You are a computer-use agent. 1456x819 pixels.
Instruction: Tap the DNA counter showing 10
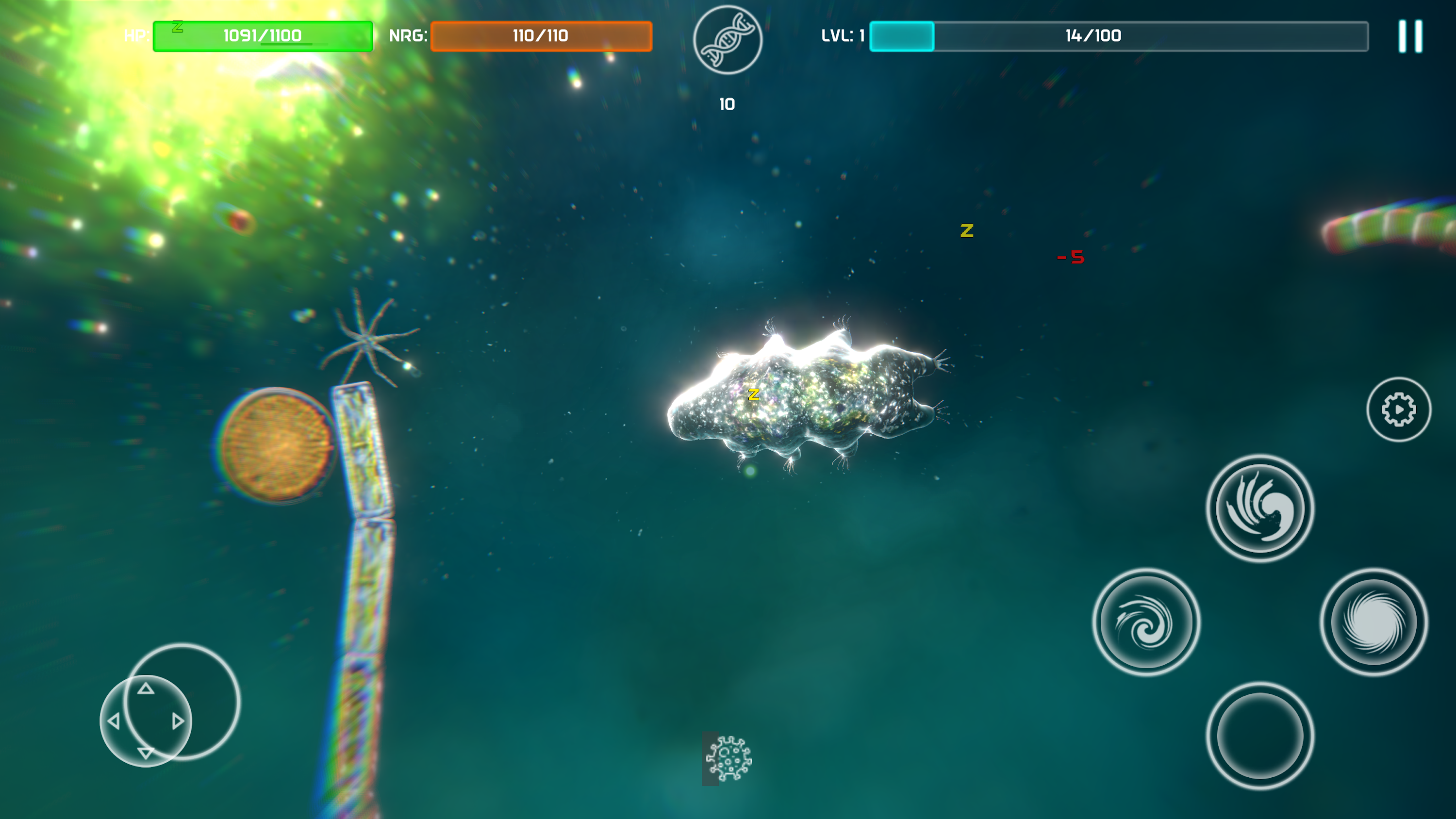tap(728, 103)
